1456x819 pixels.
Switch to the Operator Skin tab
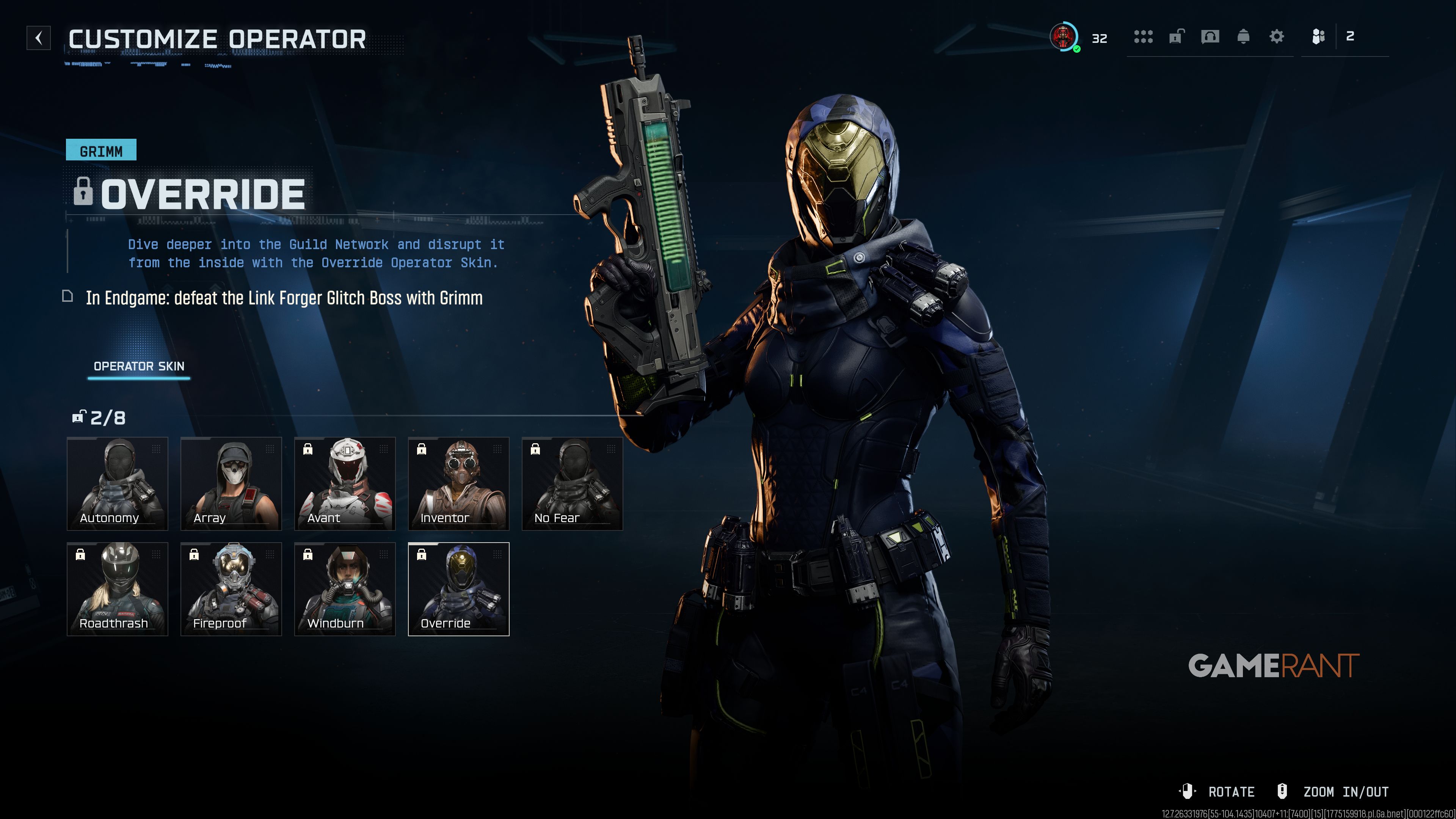click(x=139, y=366)
